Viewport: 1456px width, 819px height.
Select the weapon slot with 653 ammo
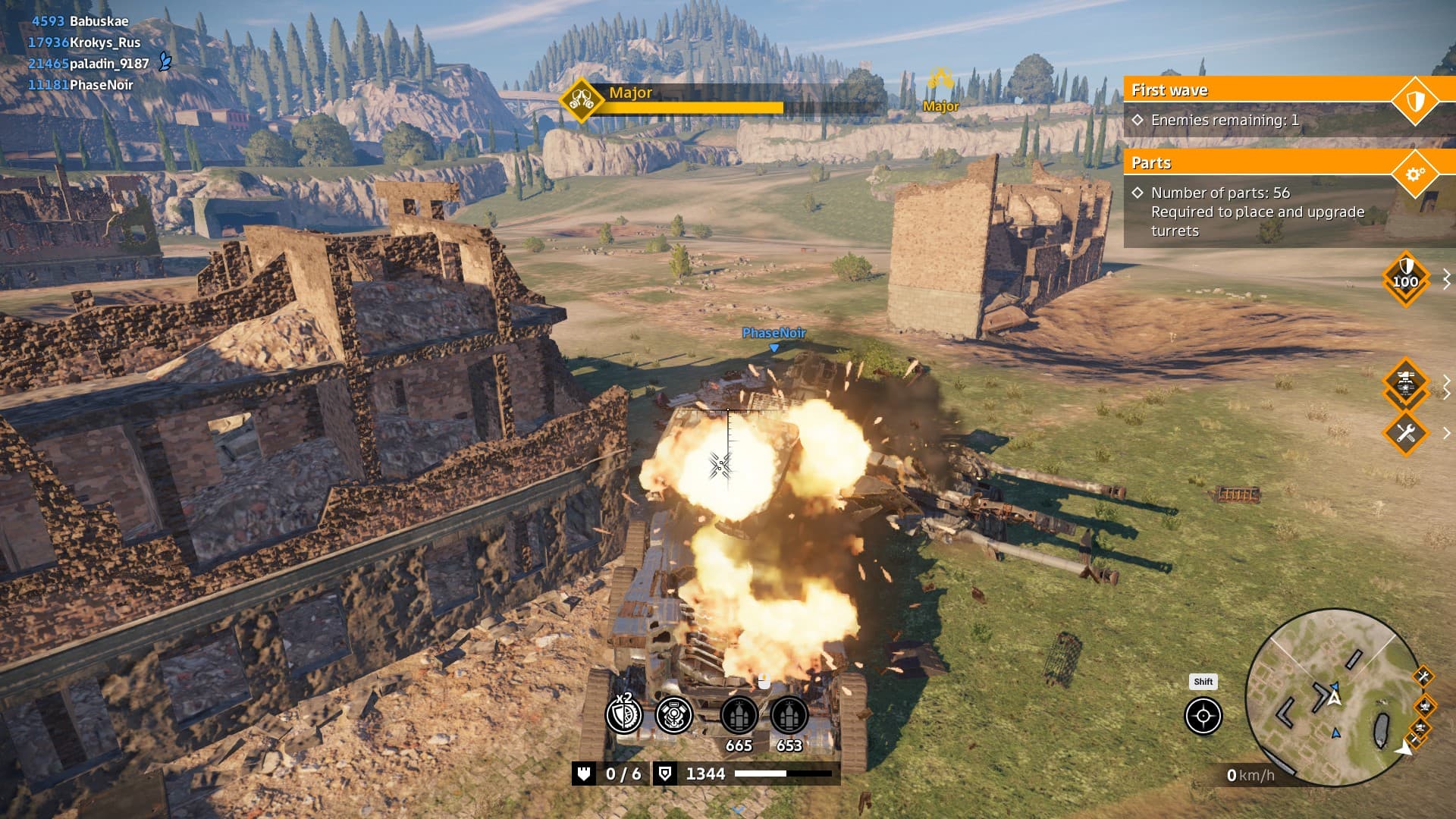pos(789,716)
